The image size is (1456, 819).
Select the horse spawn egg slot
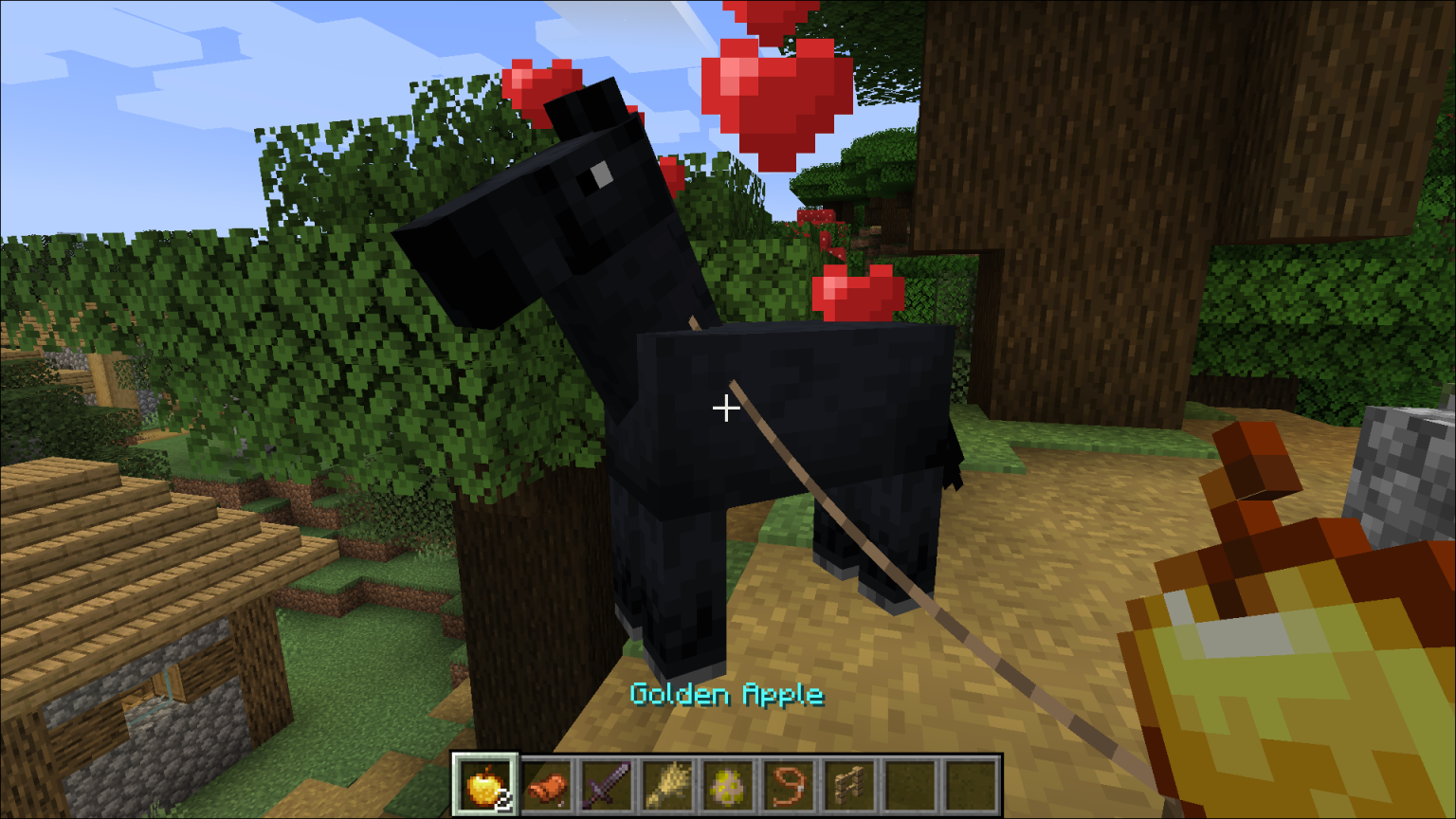pos(729,782)
